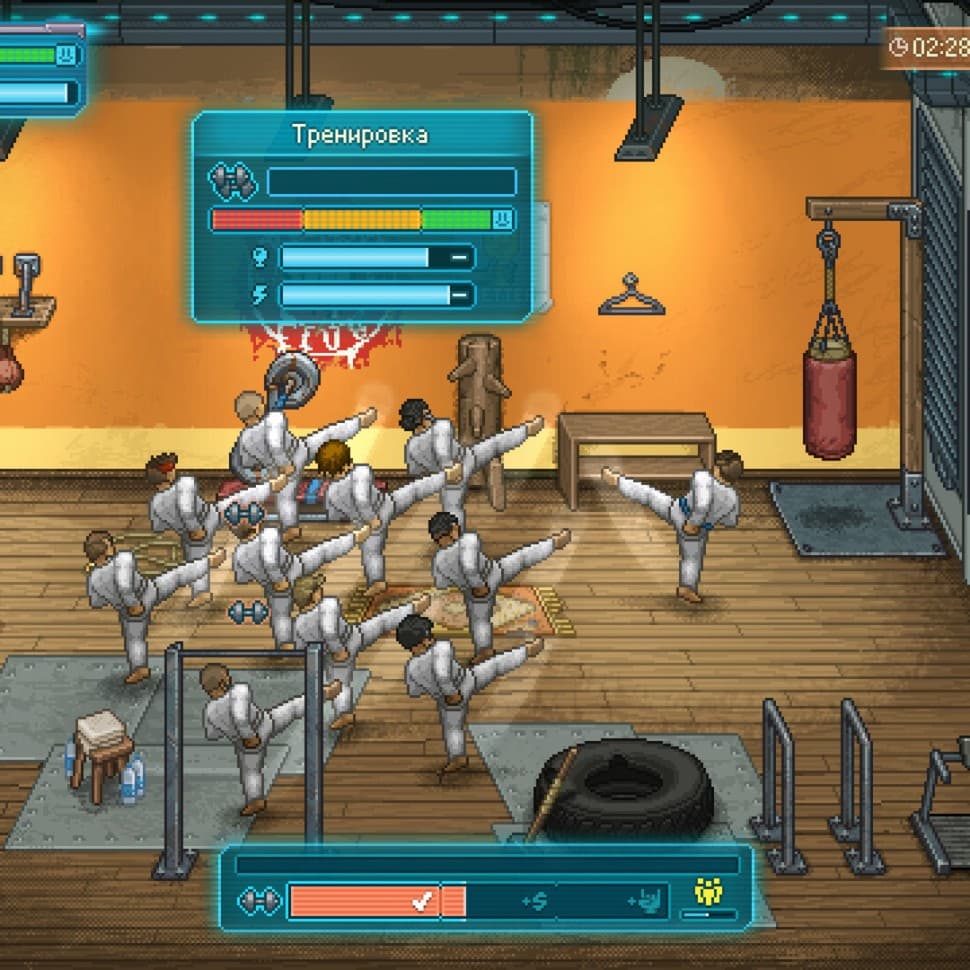This screenshot has width=970, height=970.
Task: Click the dumbbell icon in the Тренировка panel
Action: 233,182
